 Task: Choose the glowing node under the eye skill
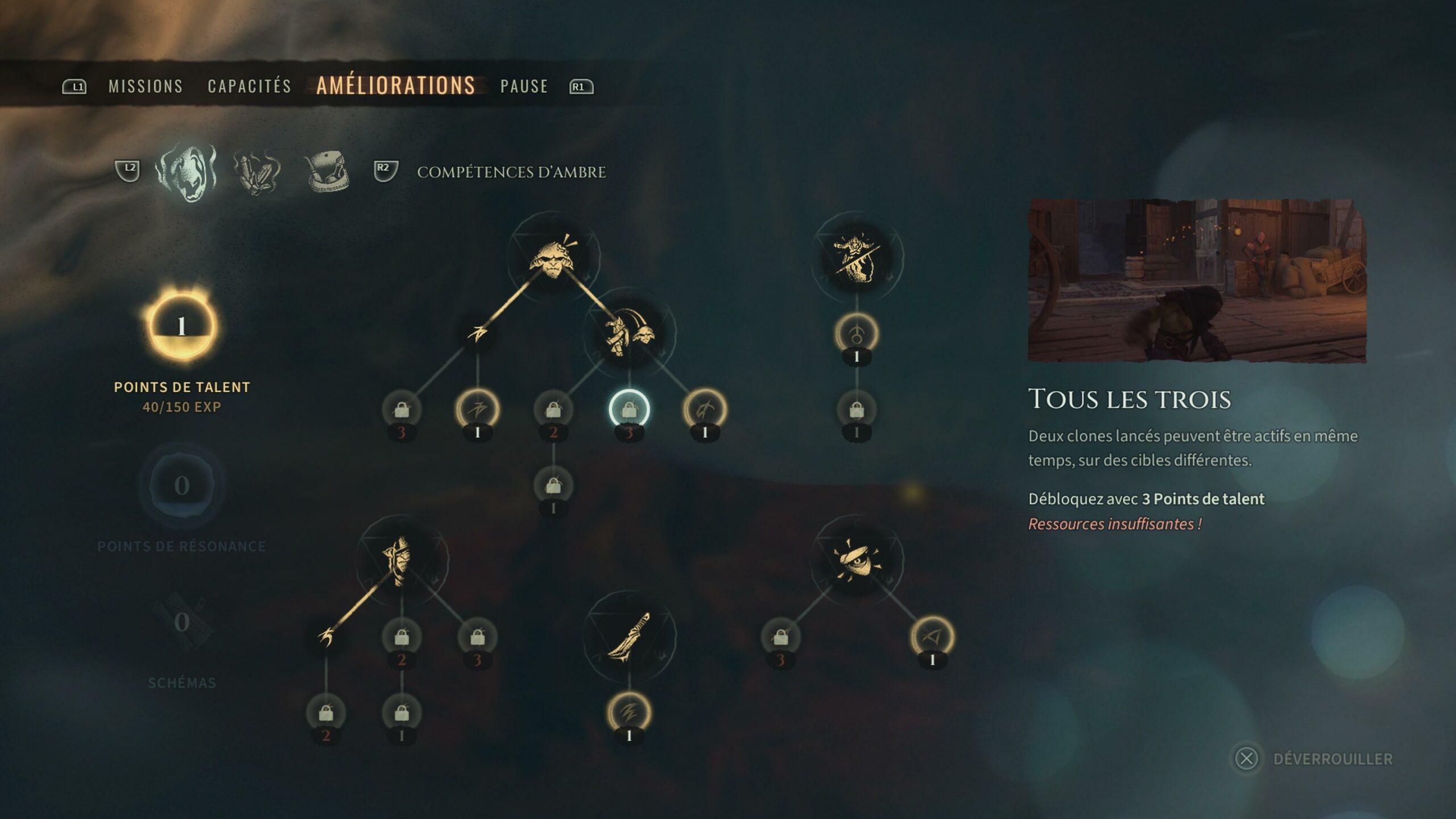(x=932, y=637)
